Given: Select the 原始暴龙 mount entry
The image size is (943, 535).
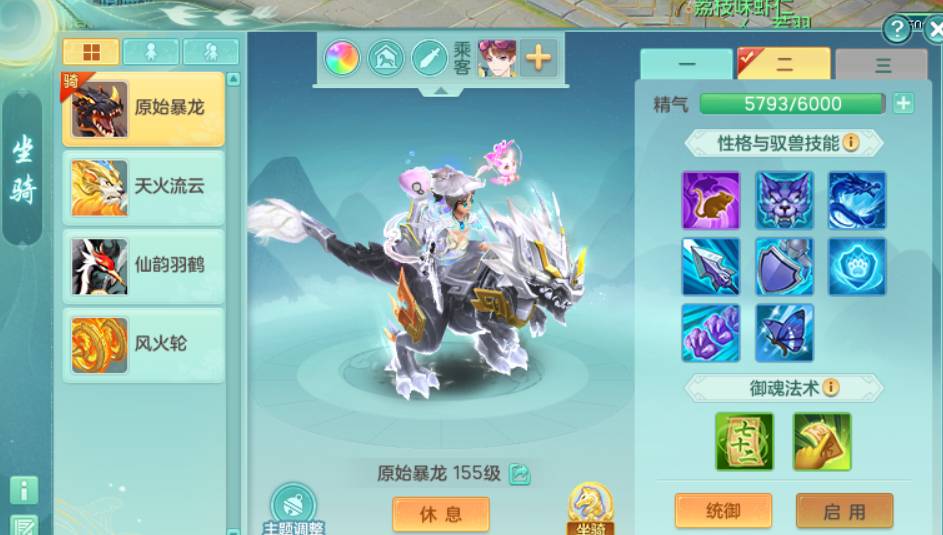Looking at the screenshot, I should [x=143, y=109].
